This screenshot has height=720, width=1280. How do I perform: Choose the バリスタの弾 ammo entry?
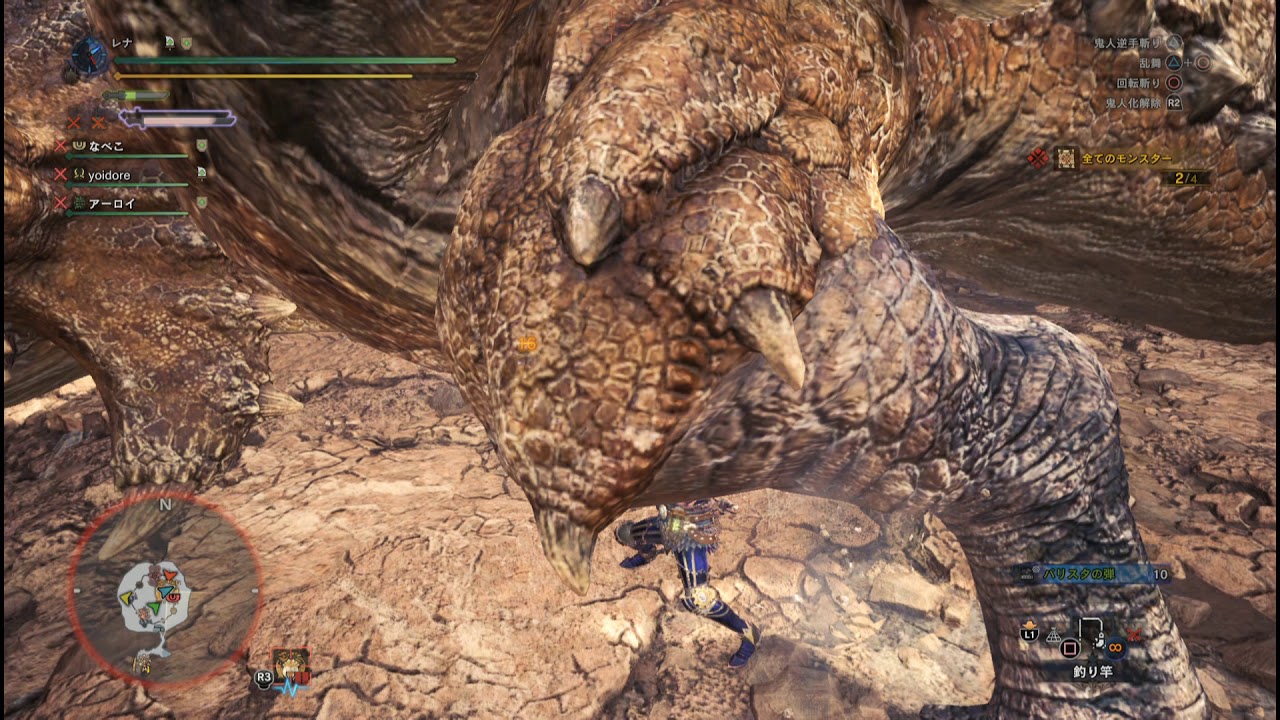(x=1079, y=574)
